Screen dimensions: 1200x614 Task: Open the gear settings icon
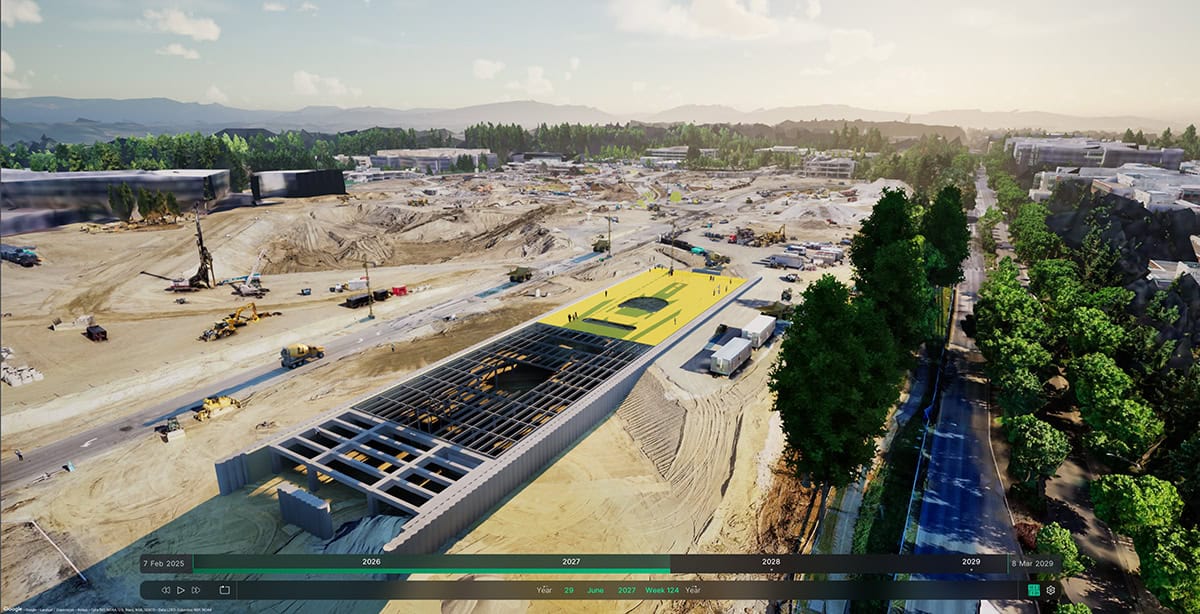pos(1050,590)
